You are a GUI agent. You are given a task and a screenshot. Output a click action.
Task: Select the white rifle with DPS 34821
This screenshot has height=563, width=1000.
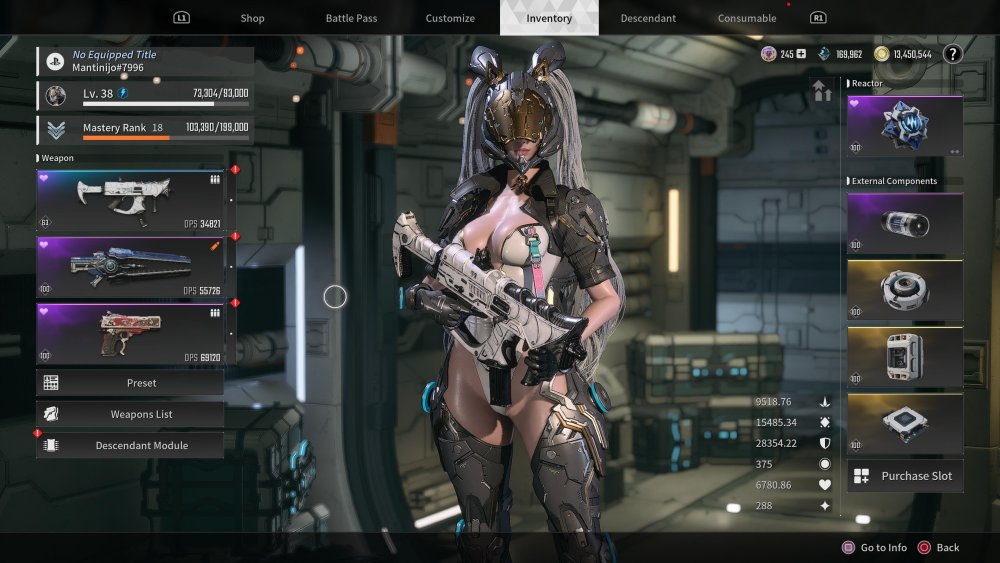[131, 200]
